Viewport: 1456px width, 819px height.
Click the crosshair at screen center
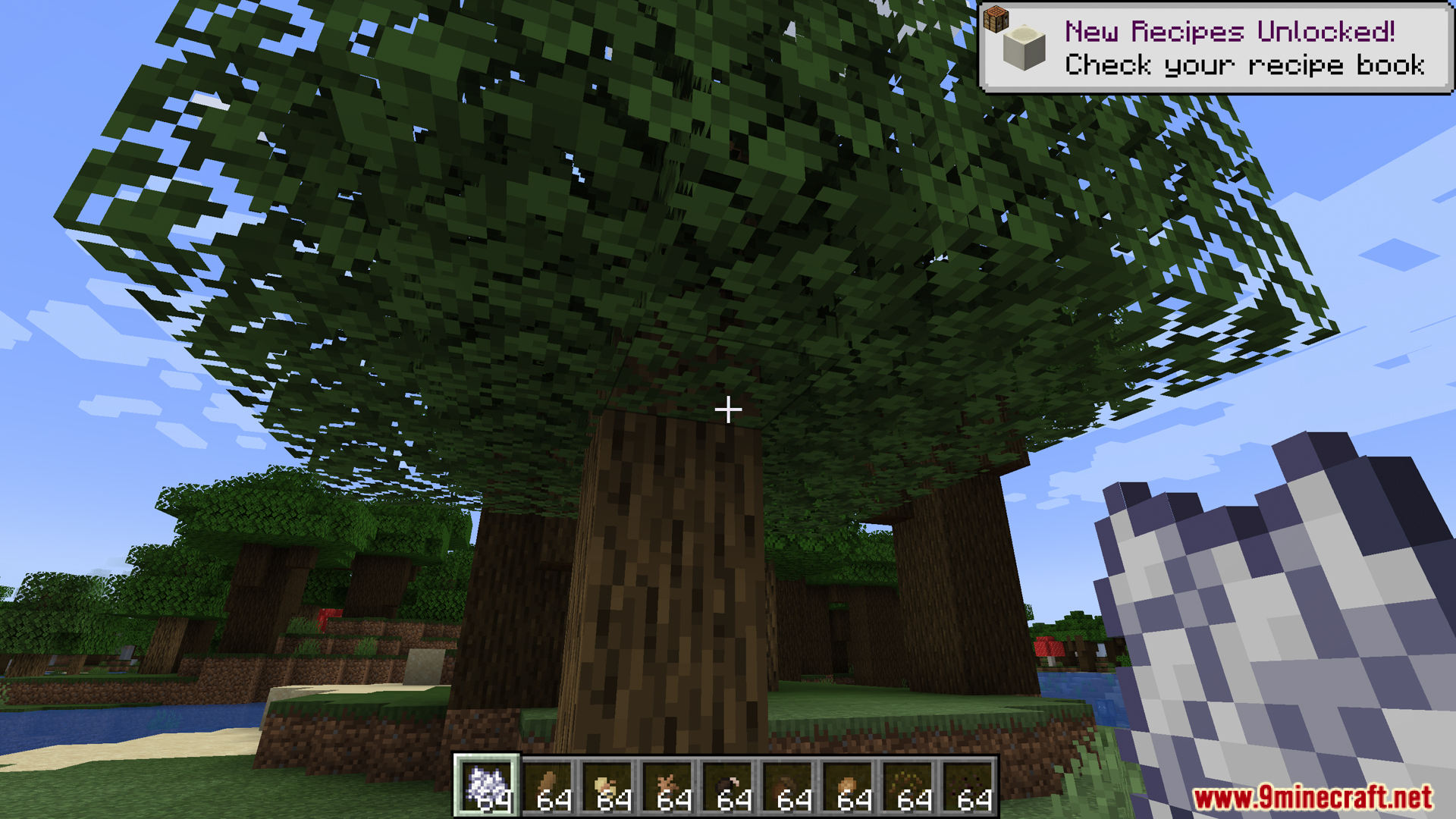(728, 409)
